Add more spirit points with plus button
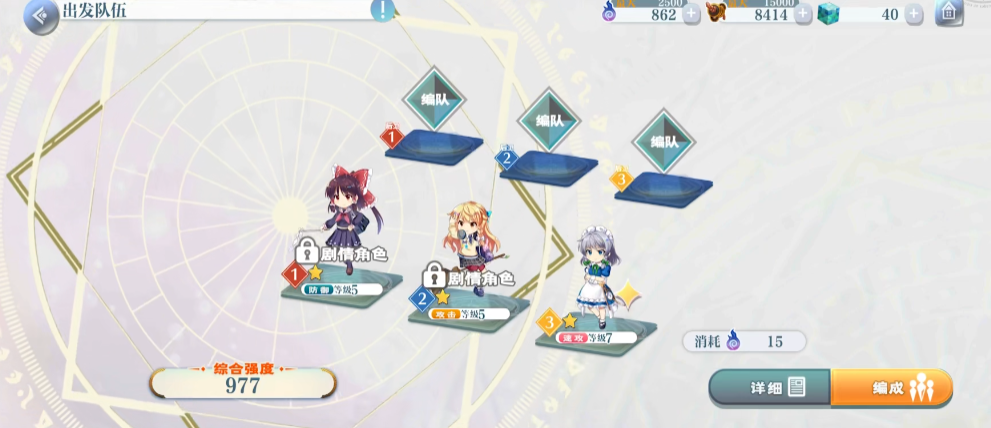The image size is (991, 428). coord(691,14)
